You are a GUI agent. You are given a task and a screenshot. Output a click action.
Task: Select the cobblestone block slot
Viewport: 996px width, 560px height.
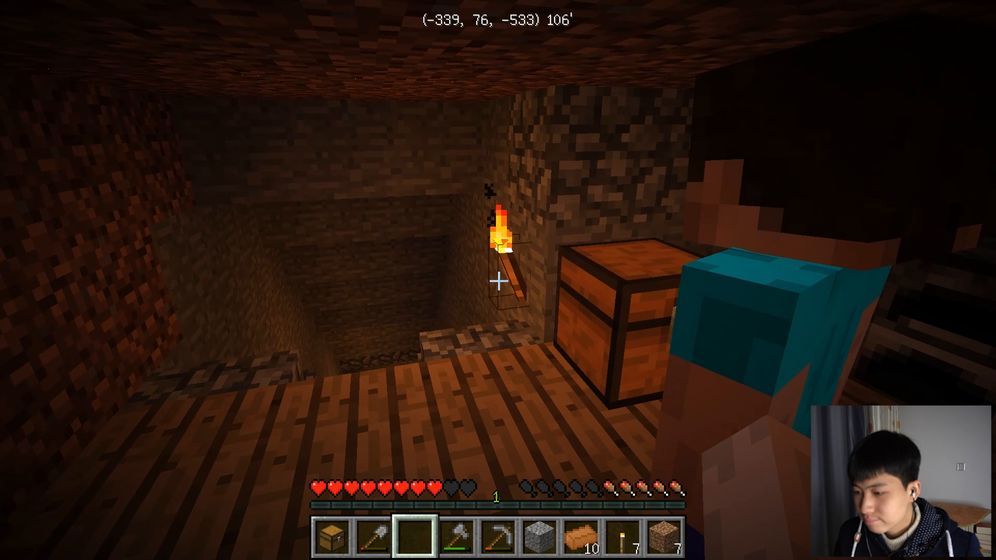point(539,536)
